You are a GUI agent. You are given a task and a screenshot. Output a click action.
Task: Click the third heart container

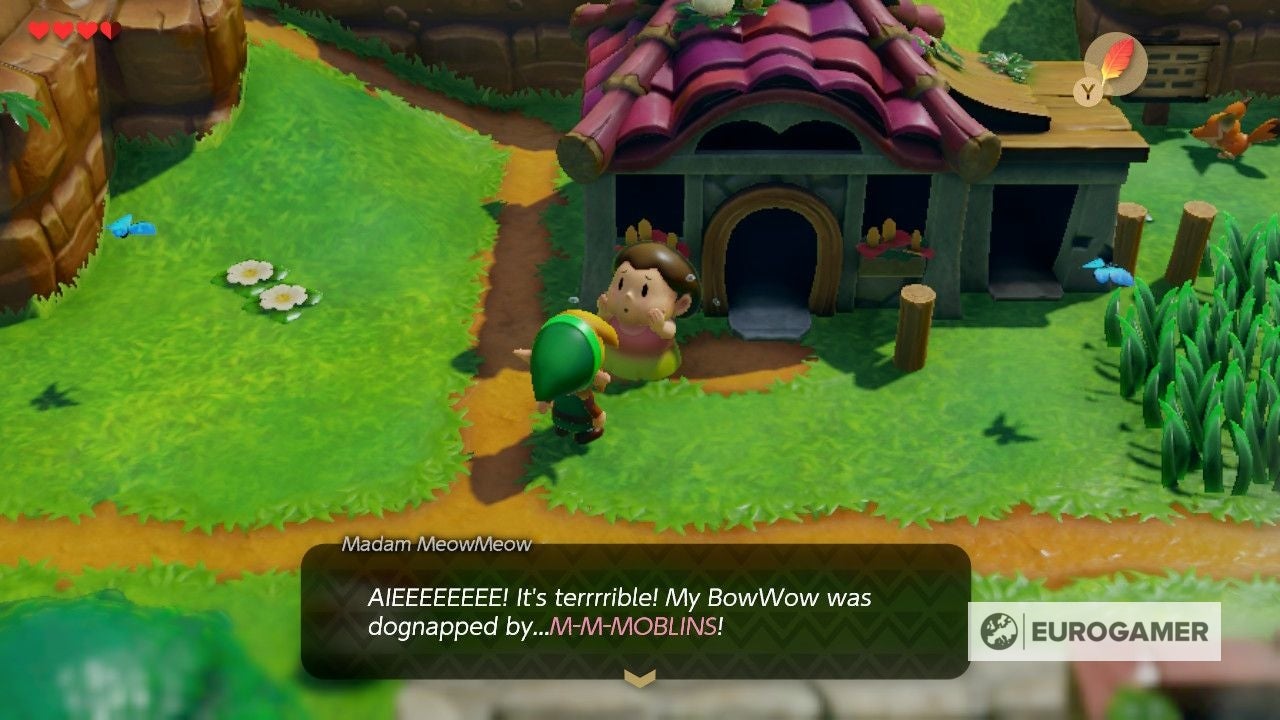tap(84, 29)
